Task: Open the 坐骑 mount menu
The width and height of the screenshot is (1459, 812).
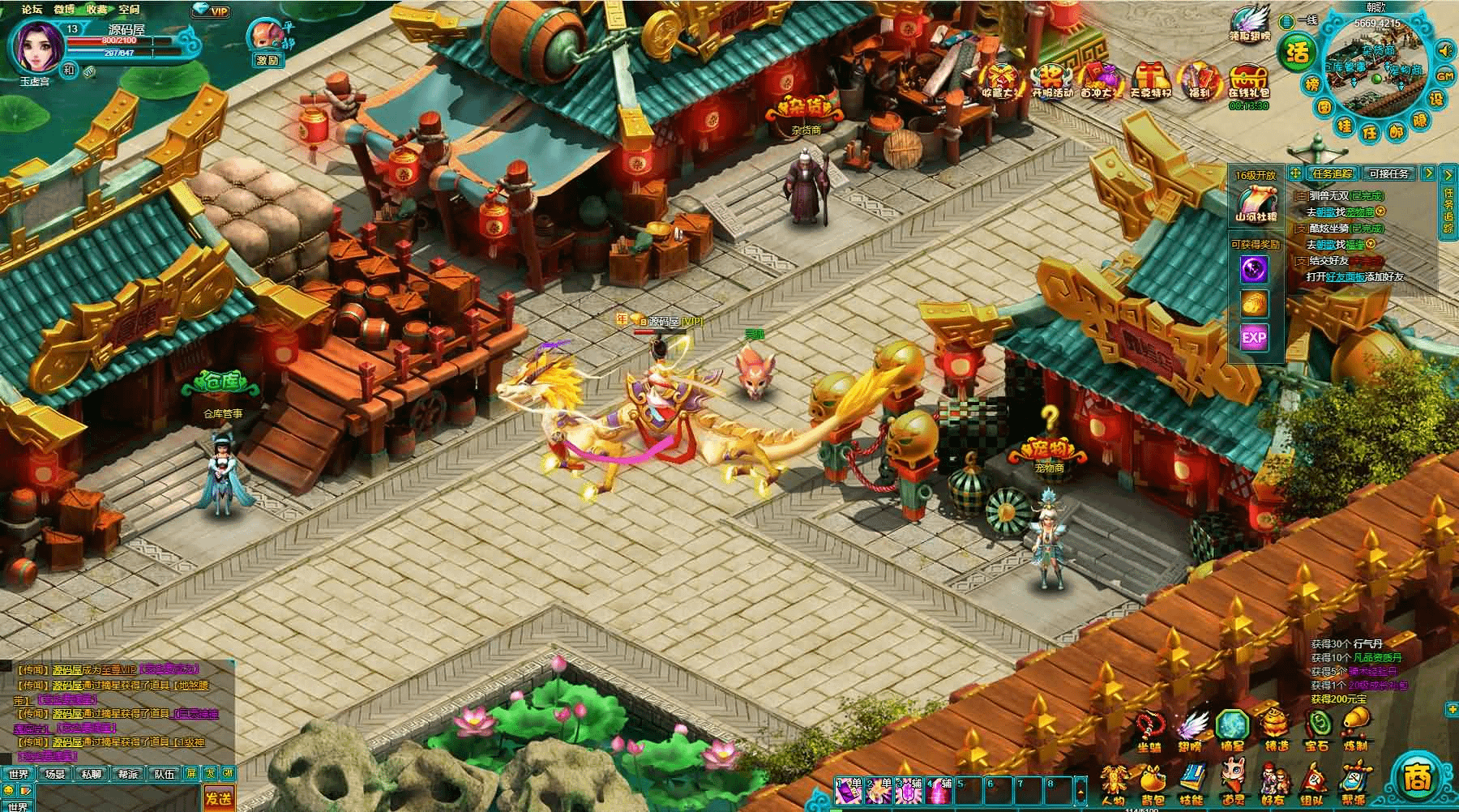Action: point(1150,725)
